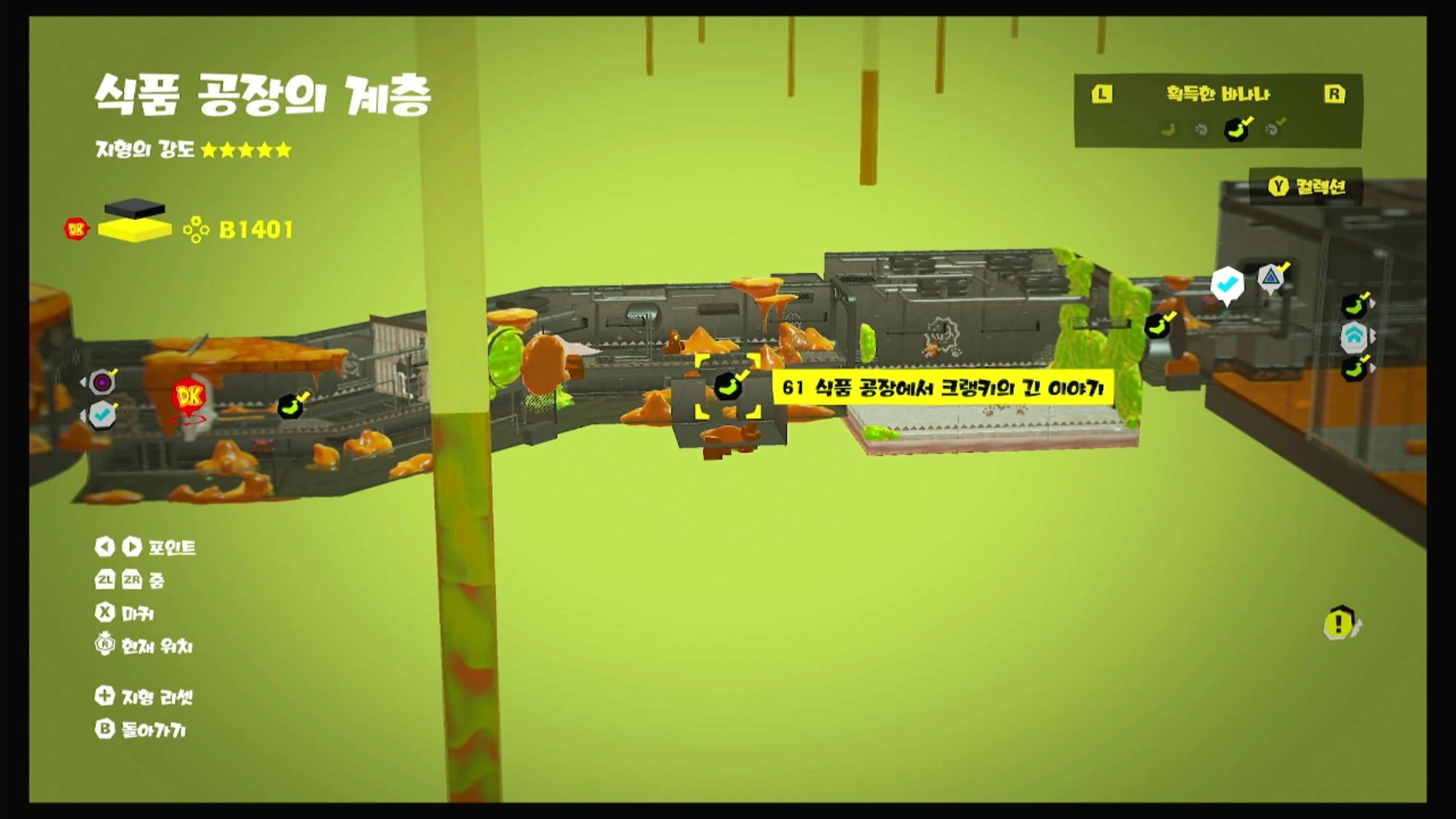
Task: Choose the fossil filter icon with checkmark
Action: coord(1272,129)
